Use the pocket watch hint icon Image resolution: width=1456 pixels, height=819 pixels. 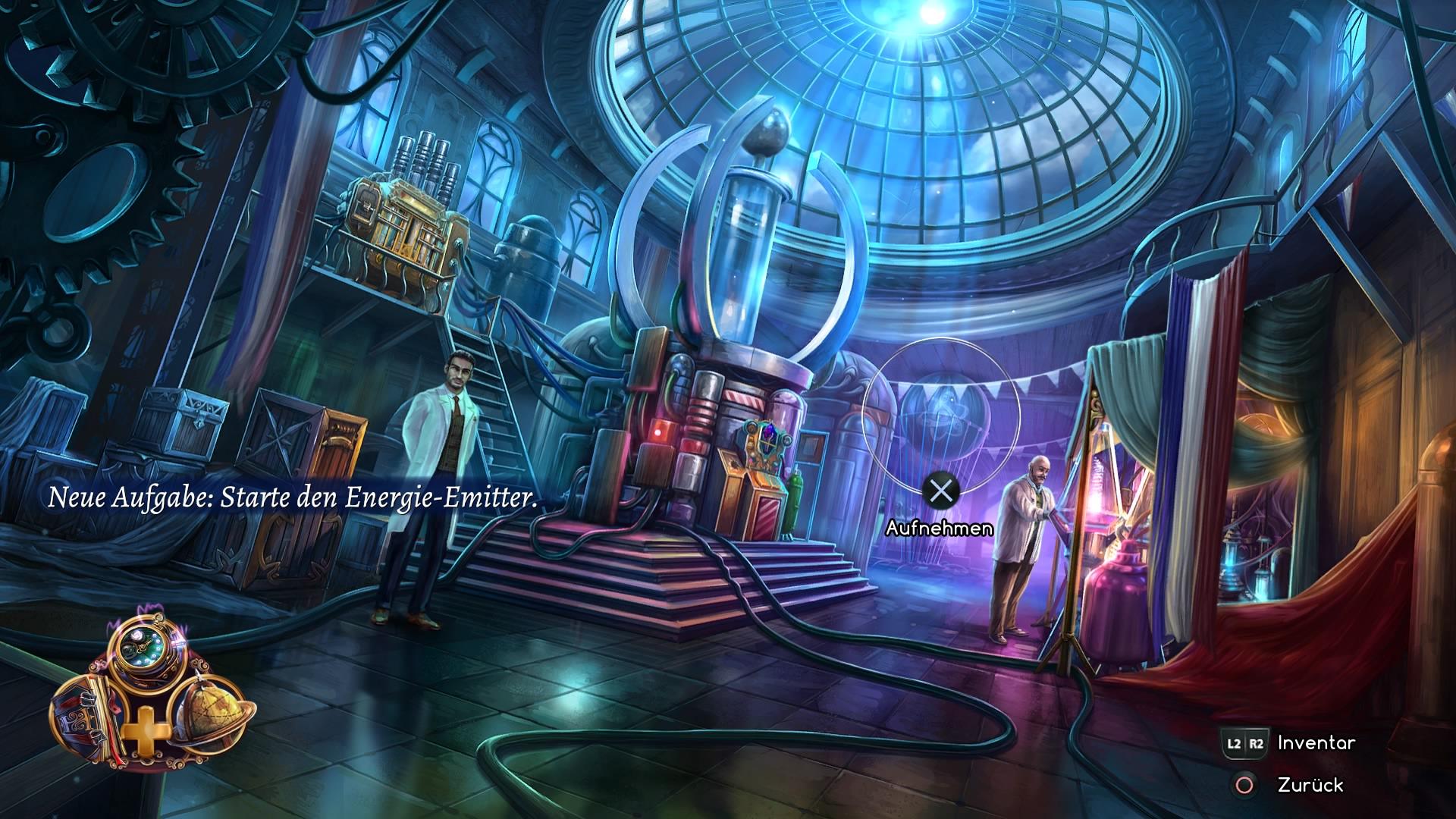pyautogui.click(x=144, y=645)
